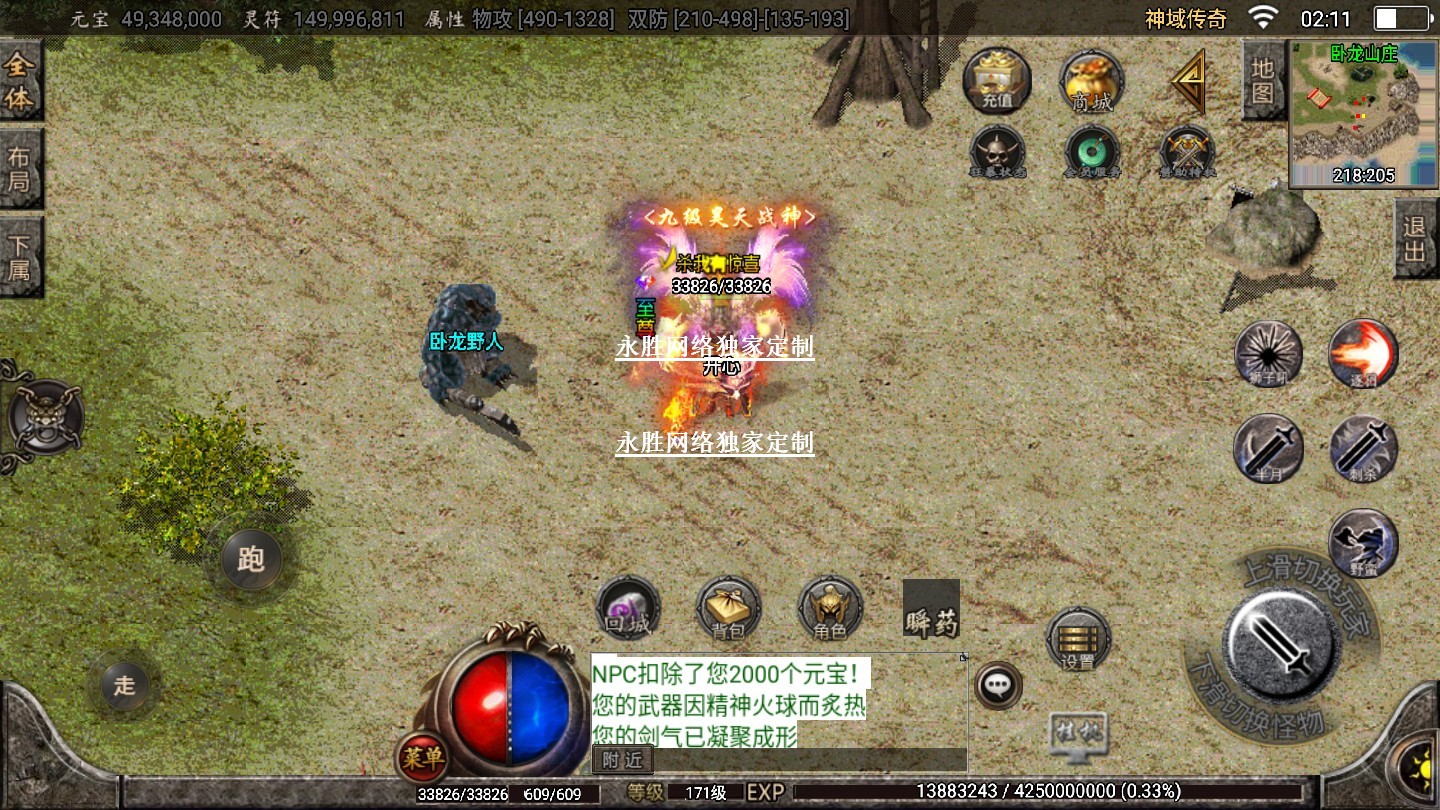This screenshot has height=810, width=1440.
Task: Open the 设置 settings icon
Action: tap(1078, 640)
